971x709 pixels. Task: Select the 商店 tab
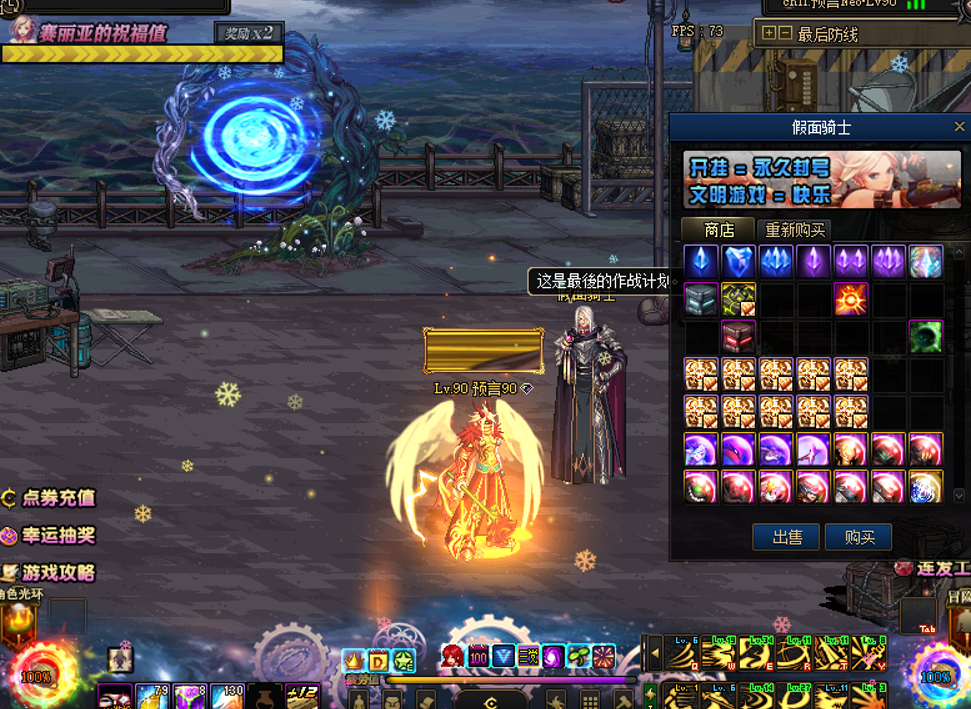pos(719,230)
